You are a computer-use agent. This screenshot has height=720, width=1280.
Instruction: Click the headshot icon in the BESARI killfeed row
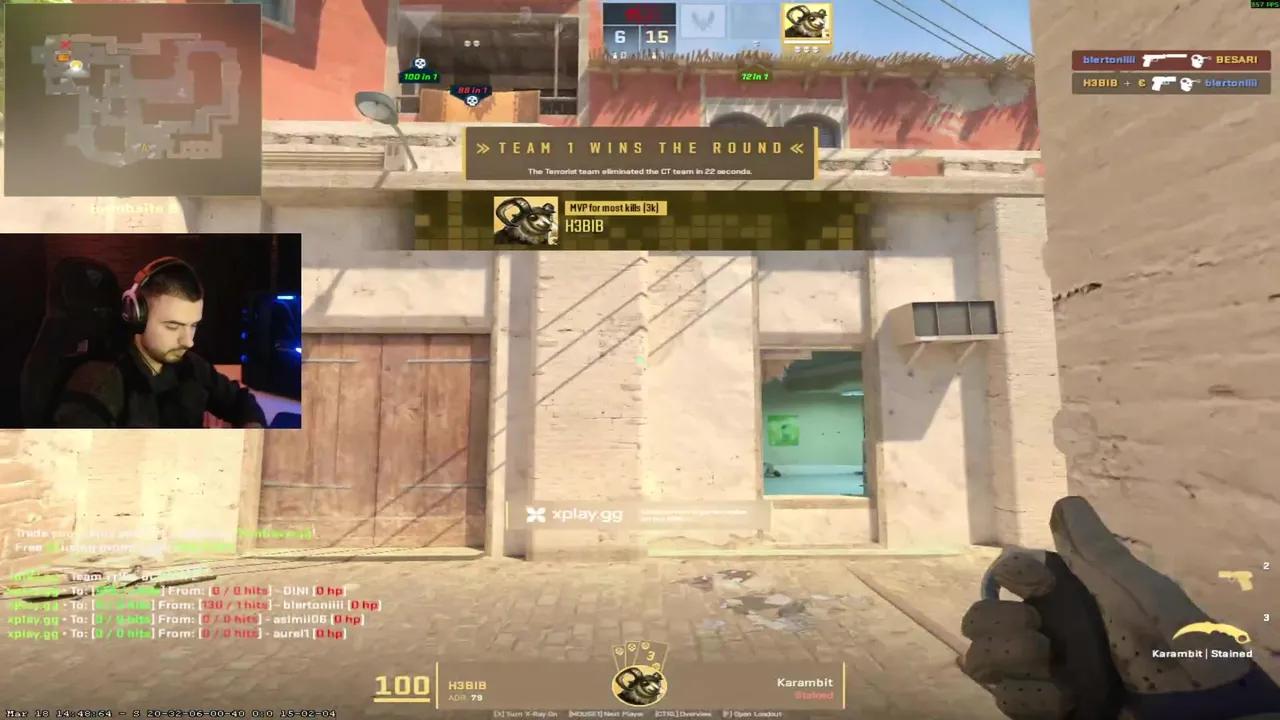[1198, 60]
